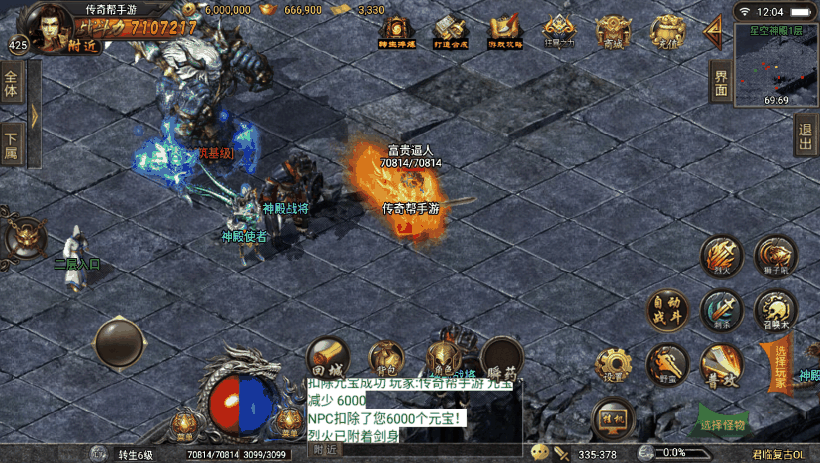Image resolution: width=820 pixels, height=463 pixels.
Task: Open the 打造合成 forging icon
Action: coord(451,32)
